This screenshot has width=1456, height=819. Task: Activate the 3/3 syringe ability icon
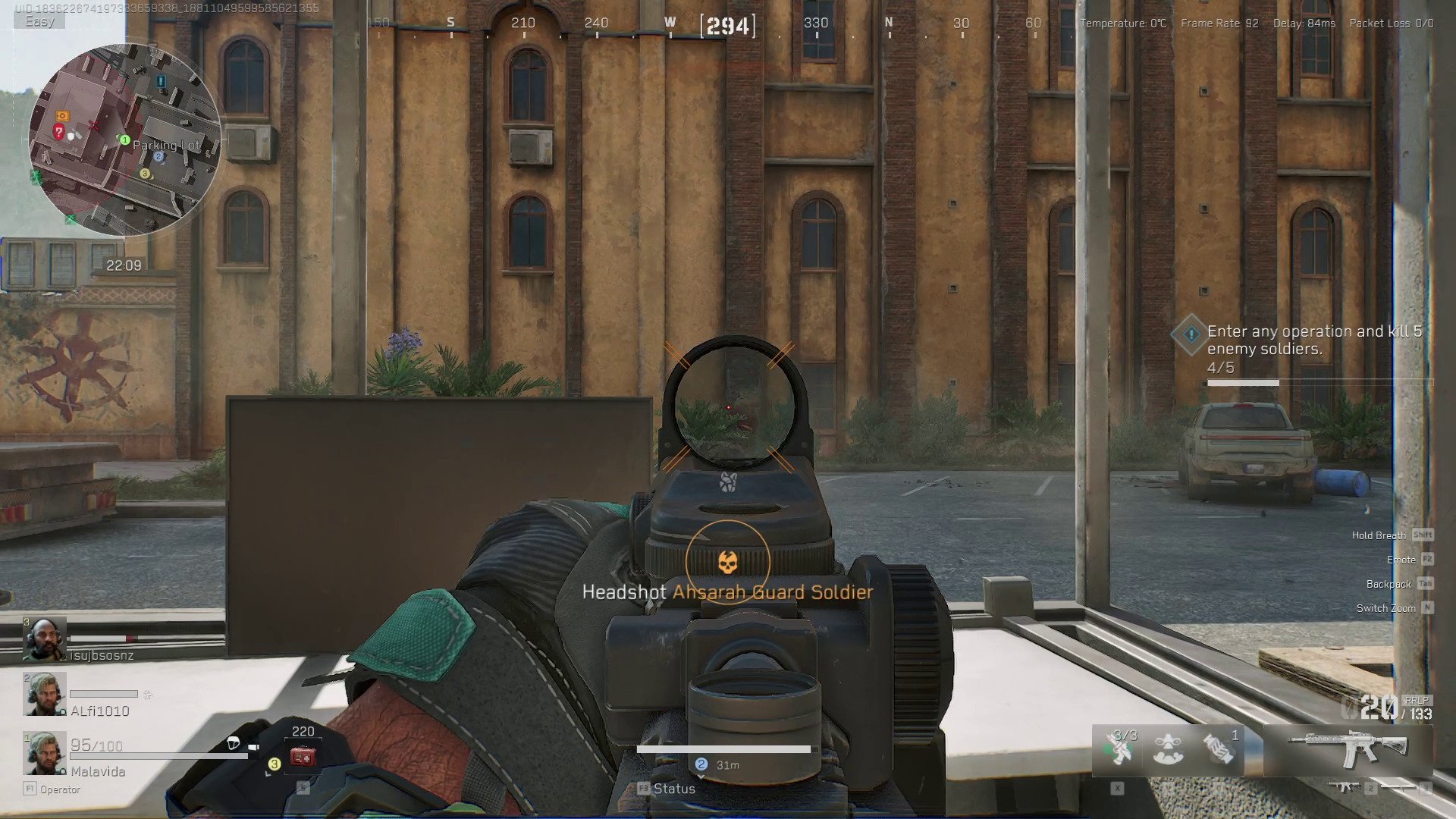(1119, 749)
